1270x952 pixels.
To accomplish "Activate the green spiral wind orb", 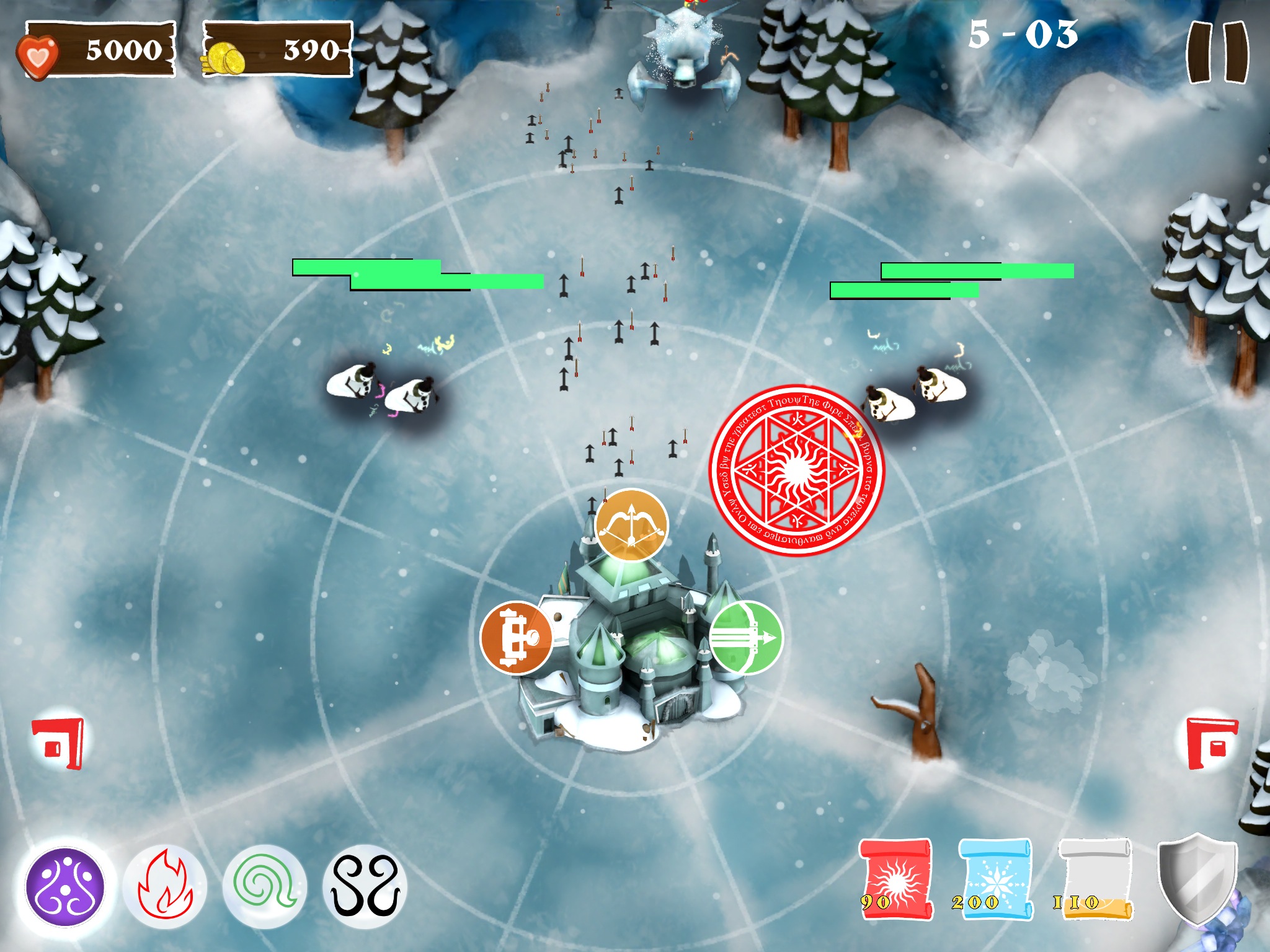I will [x=265, y=887].
